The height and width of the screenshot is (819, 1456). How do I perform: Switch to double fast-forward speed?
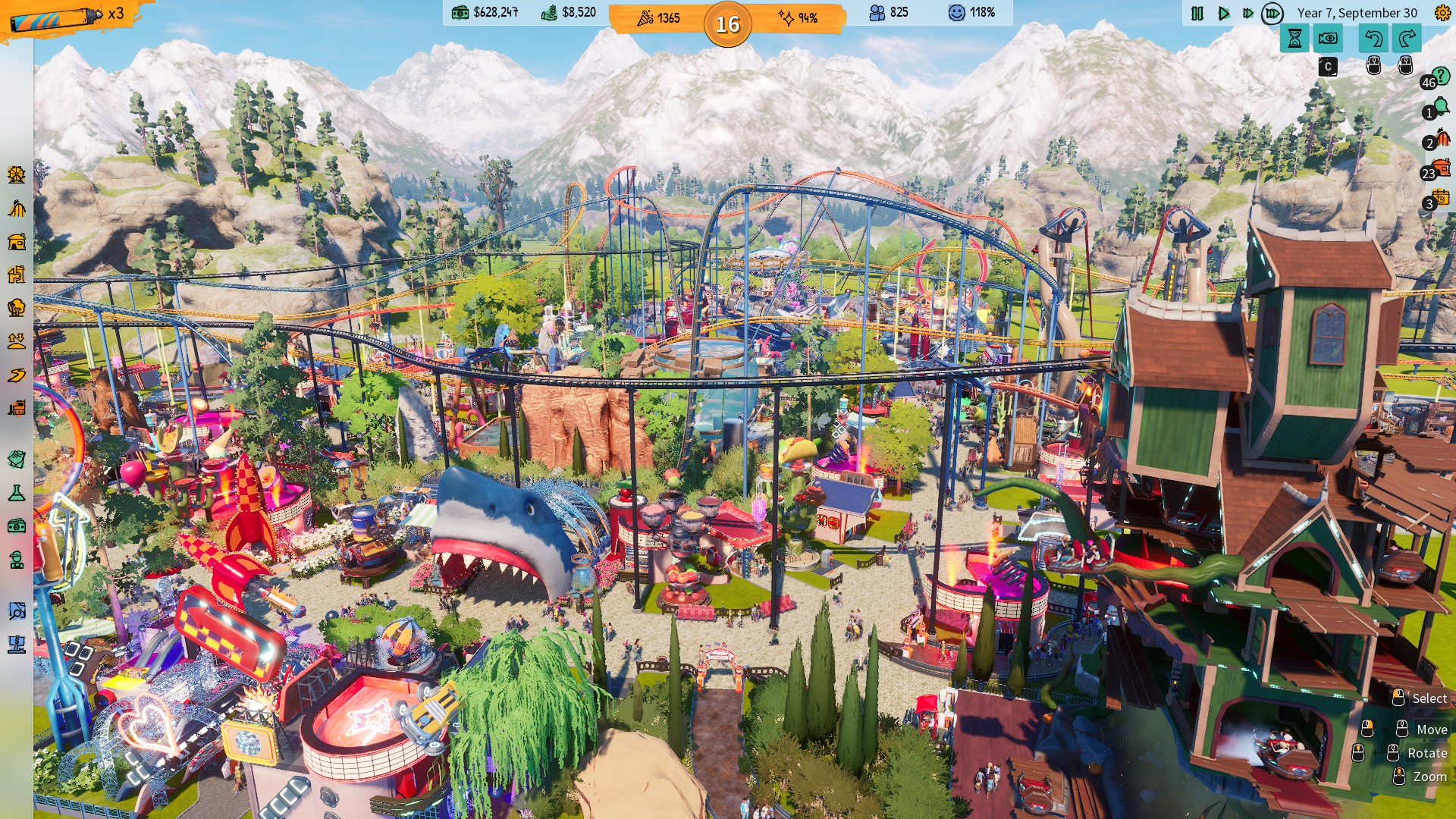tap(1247, 13)
